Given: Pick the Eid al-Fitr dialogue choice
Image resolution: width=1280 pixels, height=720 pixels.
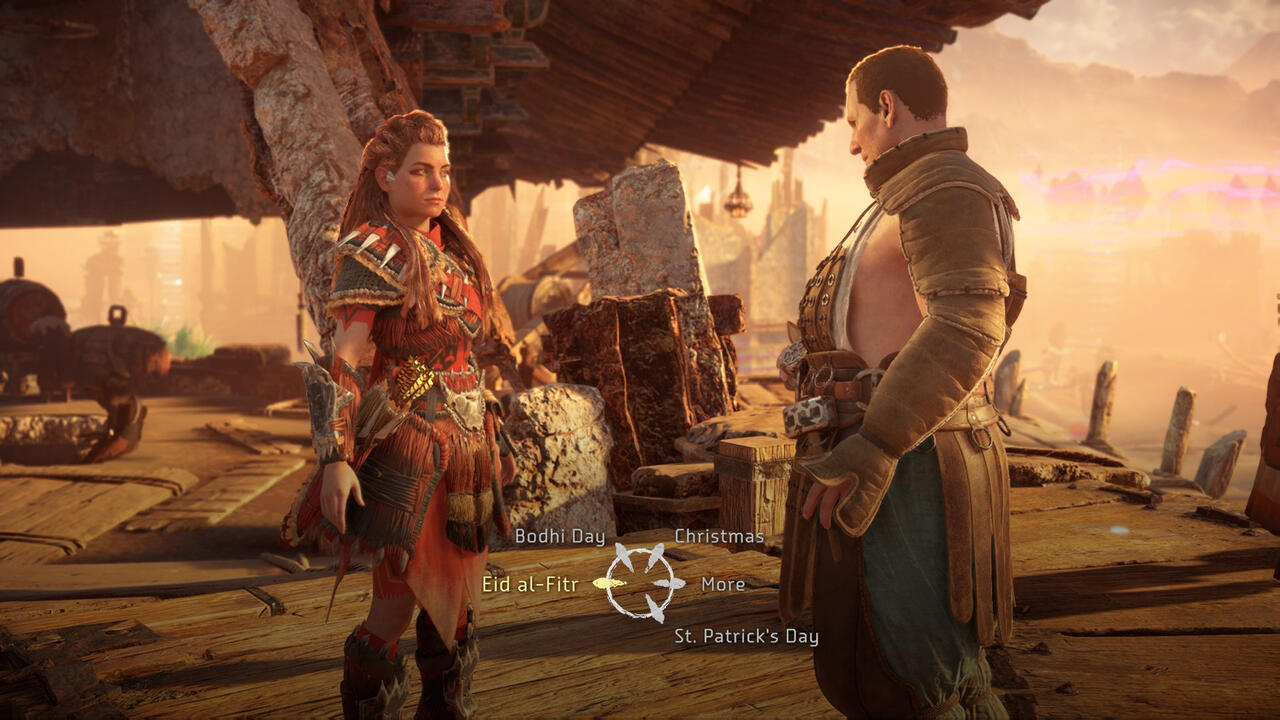Looking at the screenshot, I should click(x=530, y=585).
